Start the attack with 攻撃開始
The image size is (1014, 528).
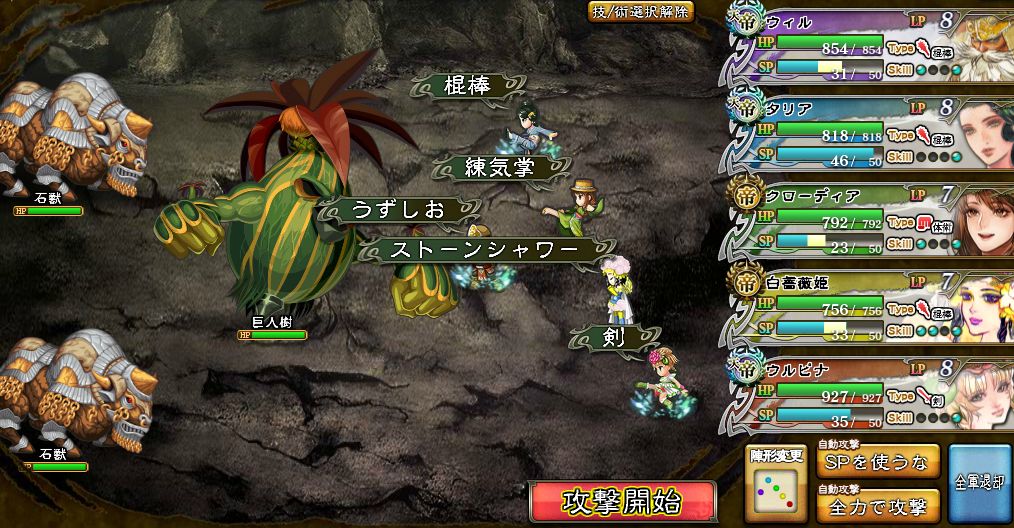[622, 500]
